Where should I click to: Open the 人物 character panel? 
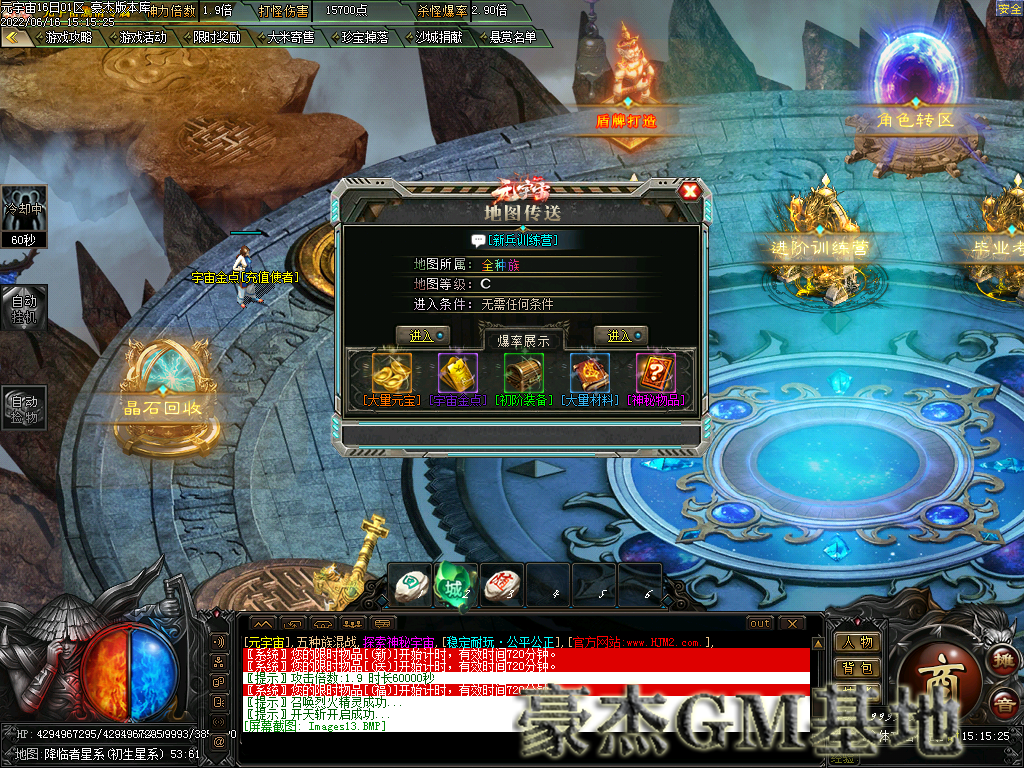click(x=857, y=641)
